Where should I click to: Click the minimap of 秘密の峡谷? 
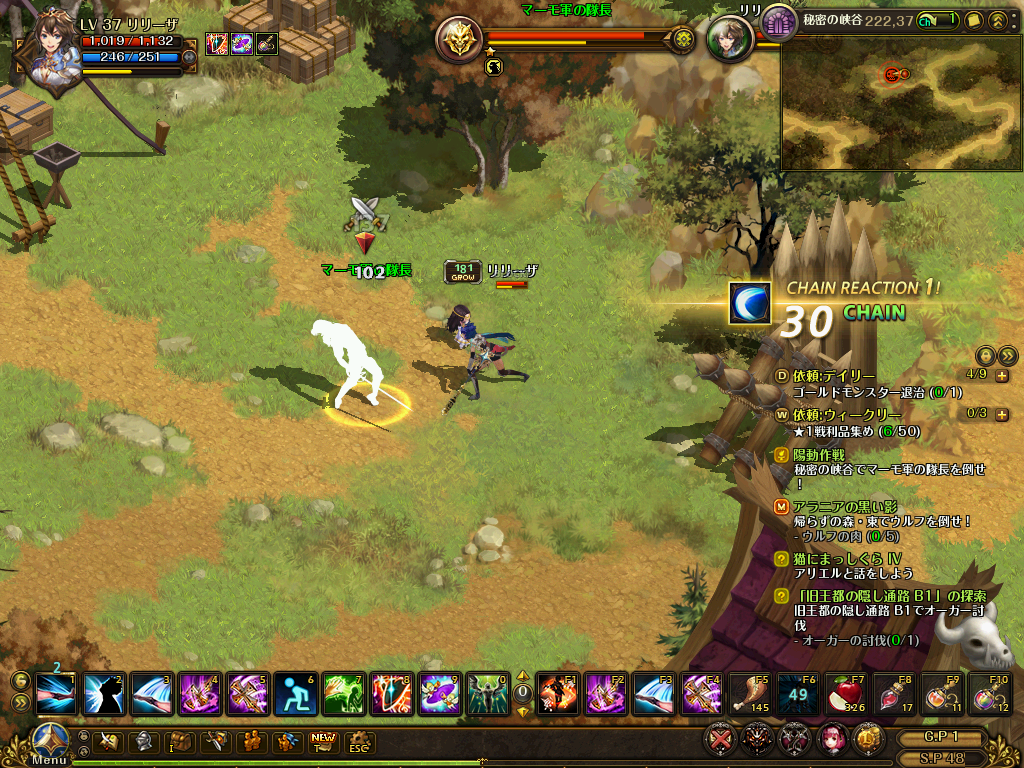click(x=899, y=104)
